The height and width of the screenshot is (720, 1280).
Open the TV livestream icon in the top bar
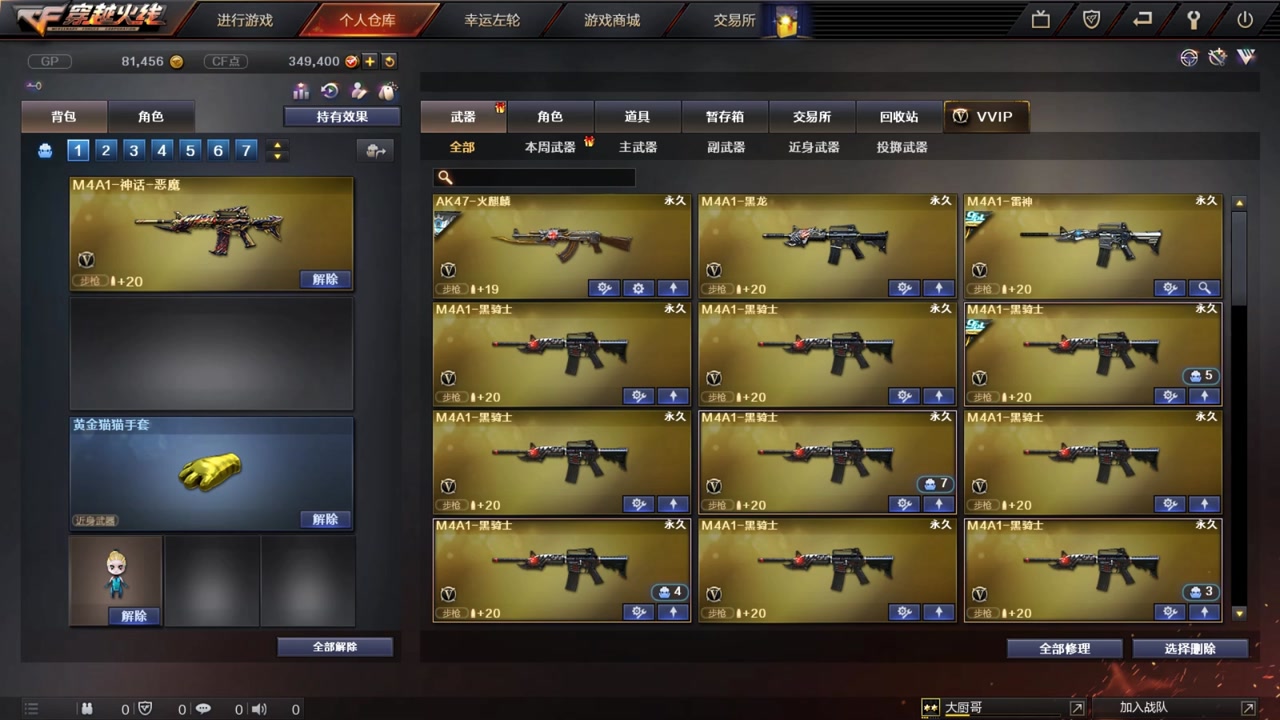[1040, 18]
